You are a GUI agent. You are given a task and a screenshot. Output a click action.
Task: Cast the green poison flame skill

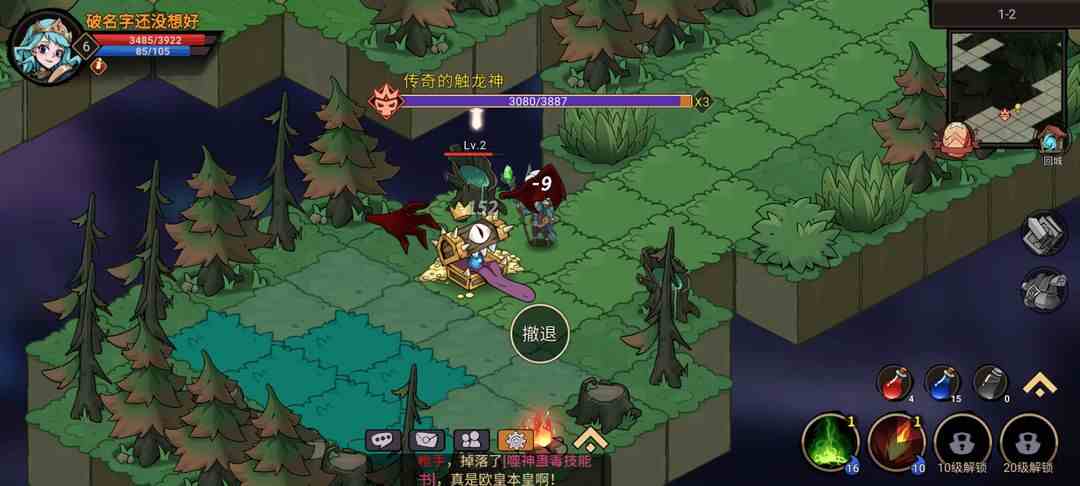(x=831, y=442)
